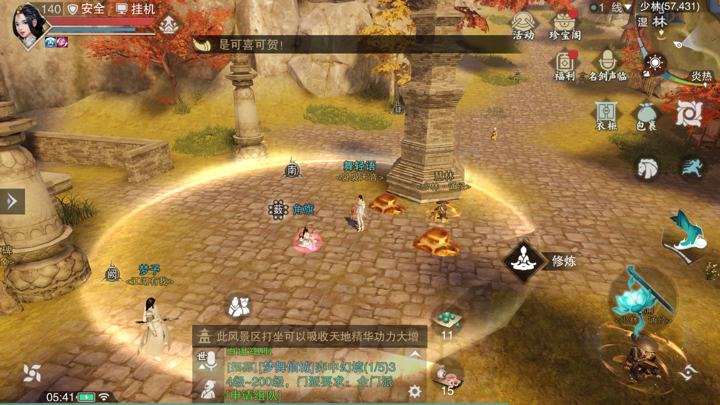The image size is (720, 405).
Task: Open the 包裹 inventory bag
Action: click(x=647, y=115)
